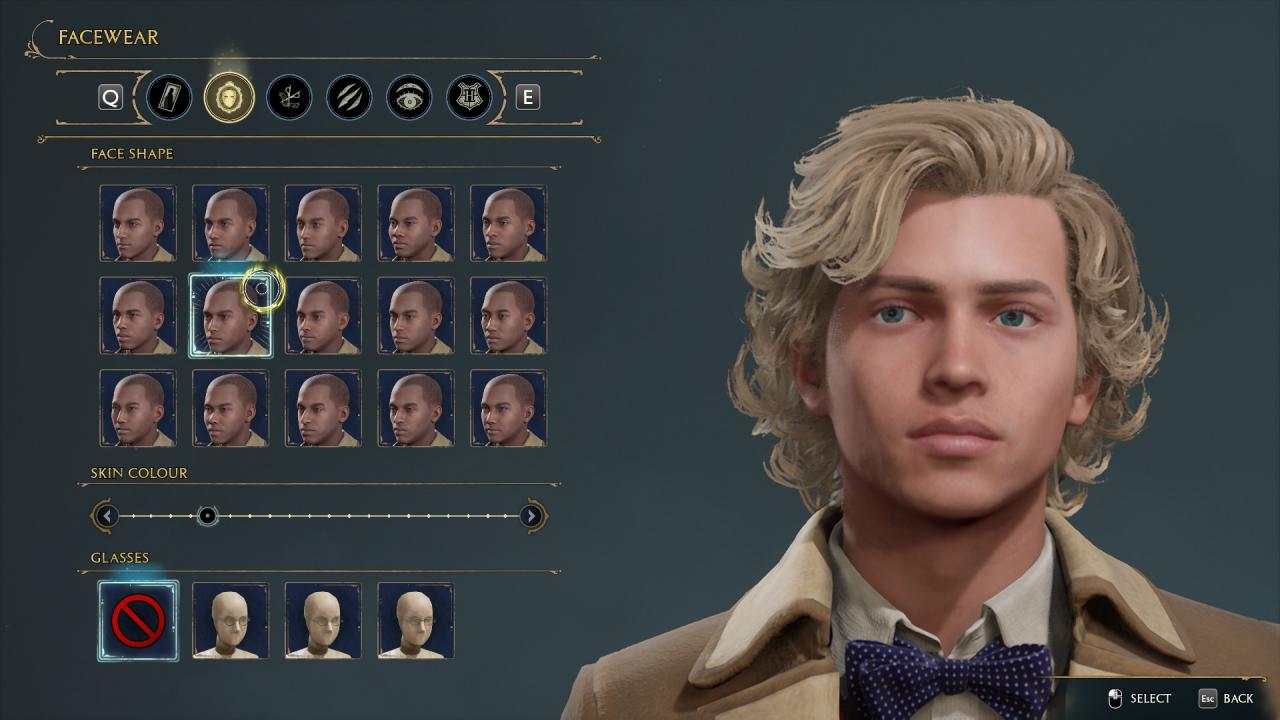Click the E key prompt icon

point(527,97)
